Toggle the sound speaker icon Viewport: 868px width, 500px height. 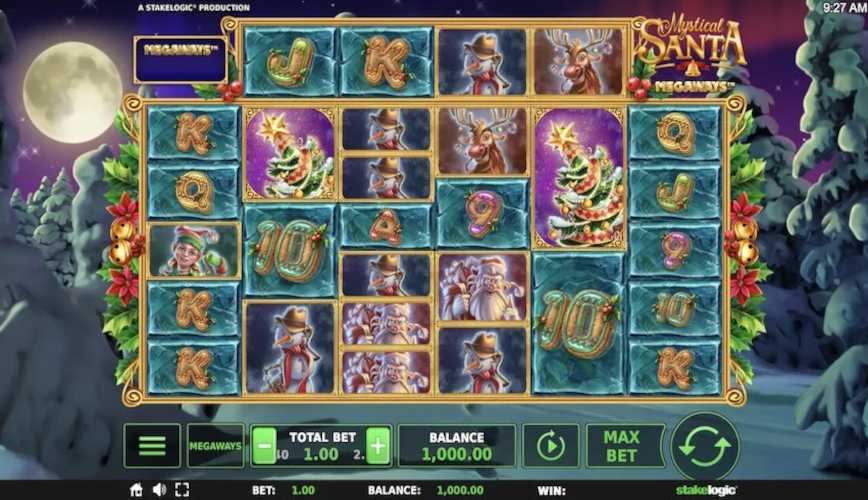(x=159, y=490)
